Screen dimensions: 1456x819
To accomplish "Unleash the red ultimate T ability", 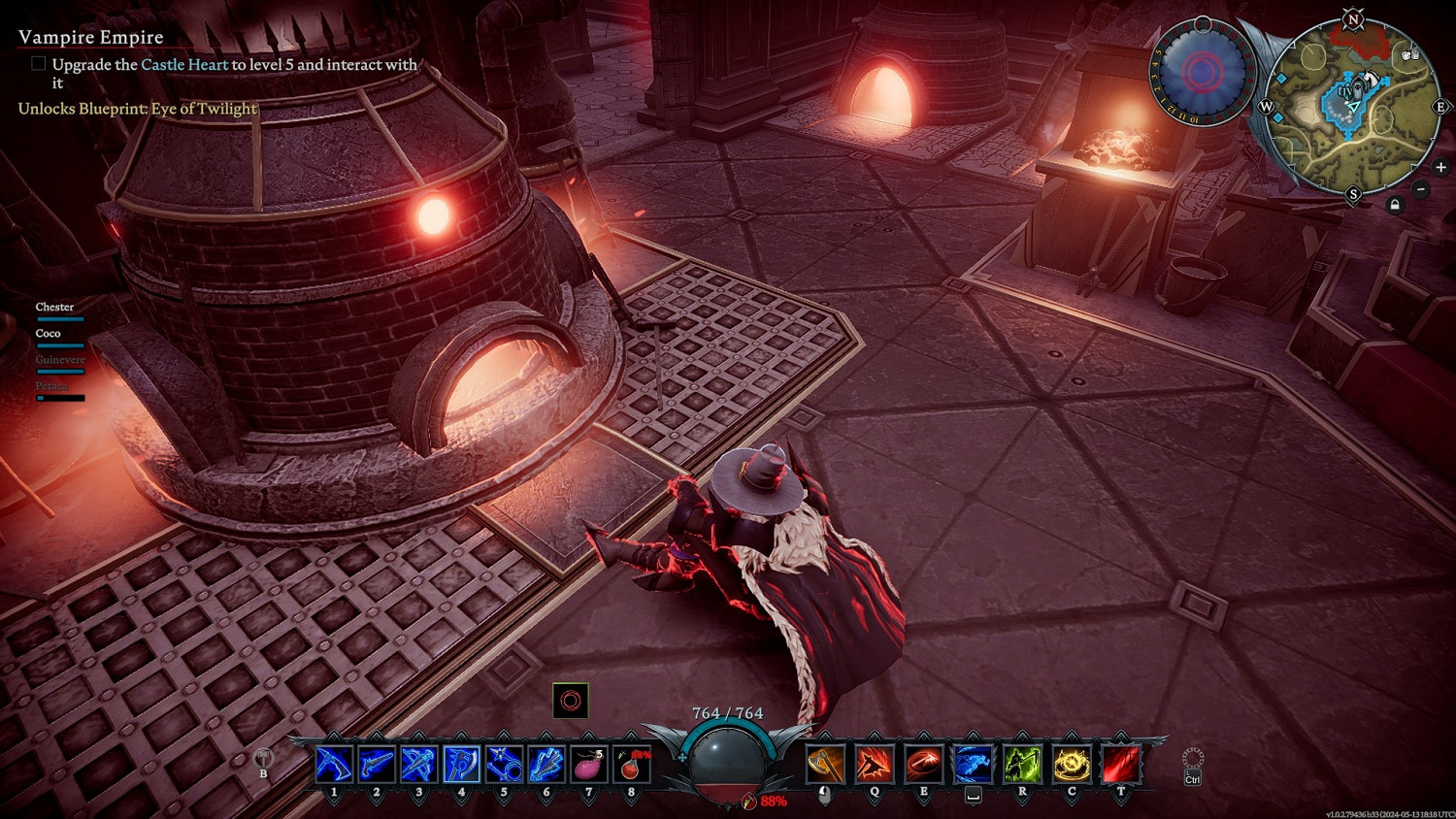I will [1121, 765].
